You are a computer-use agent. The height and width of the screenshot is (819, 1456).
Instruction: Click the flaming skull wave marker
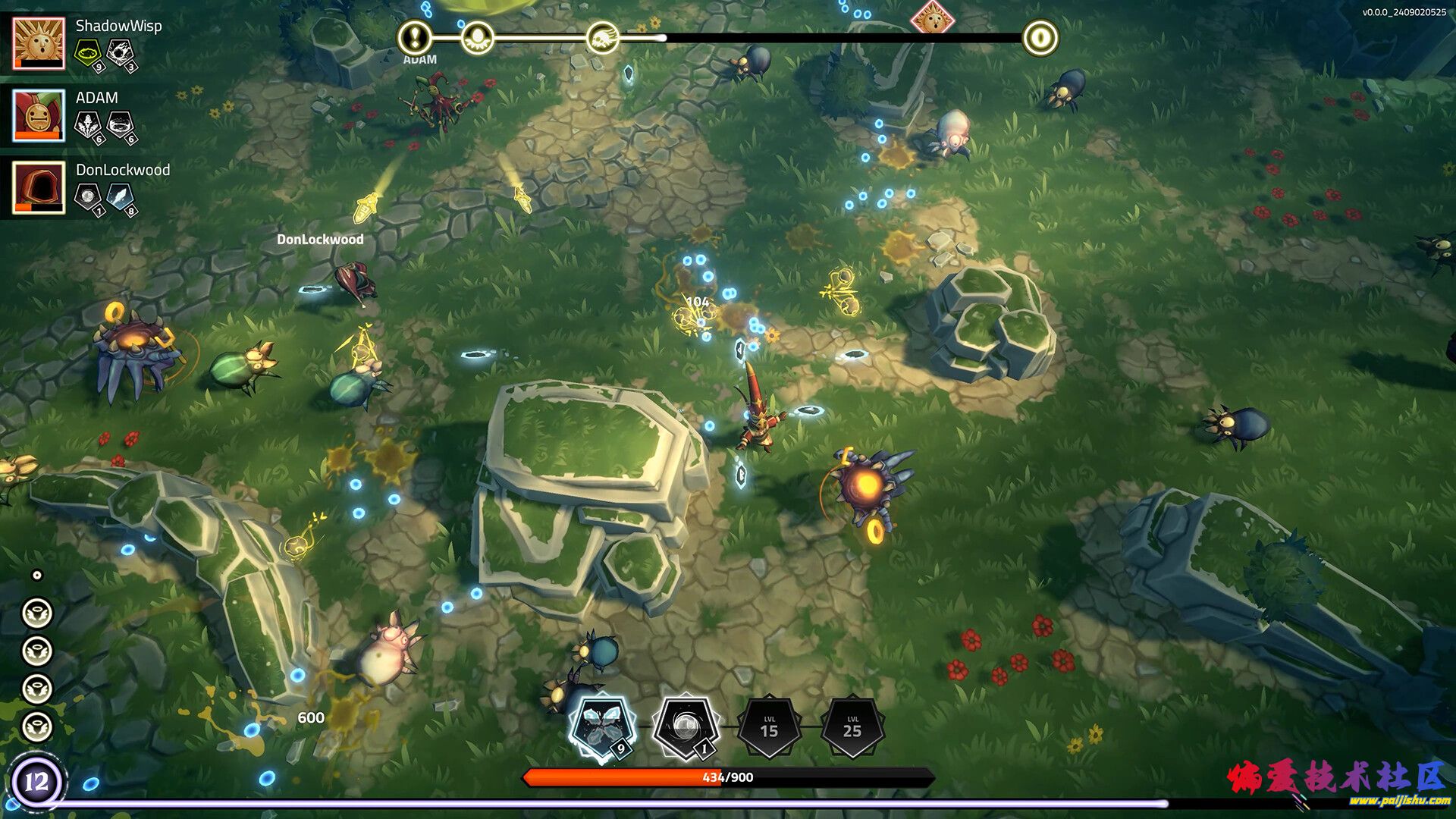(603, 36)
